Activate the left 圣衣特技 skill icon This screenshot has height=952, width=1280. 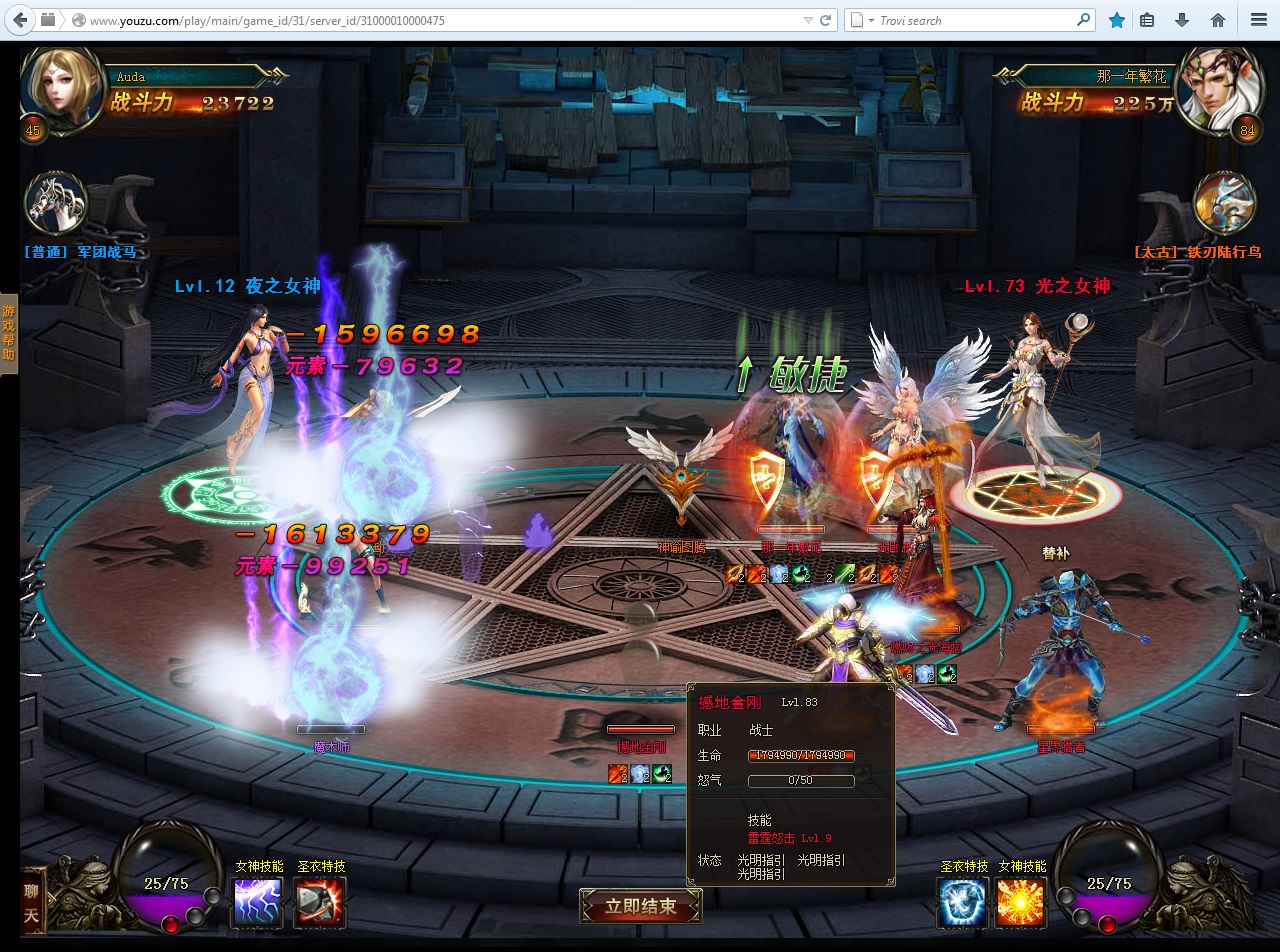(320, 902)
